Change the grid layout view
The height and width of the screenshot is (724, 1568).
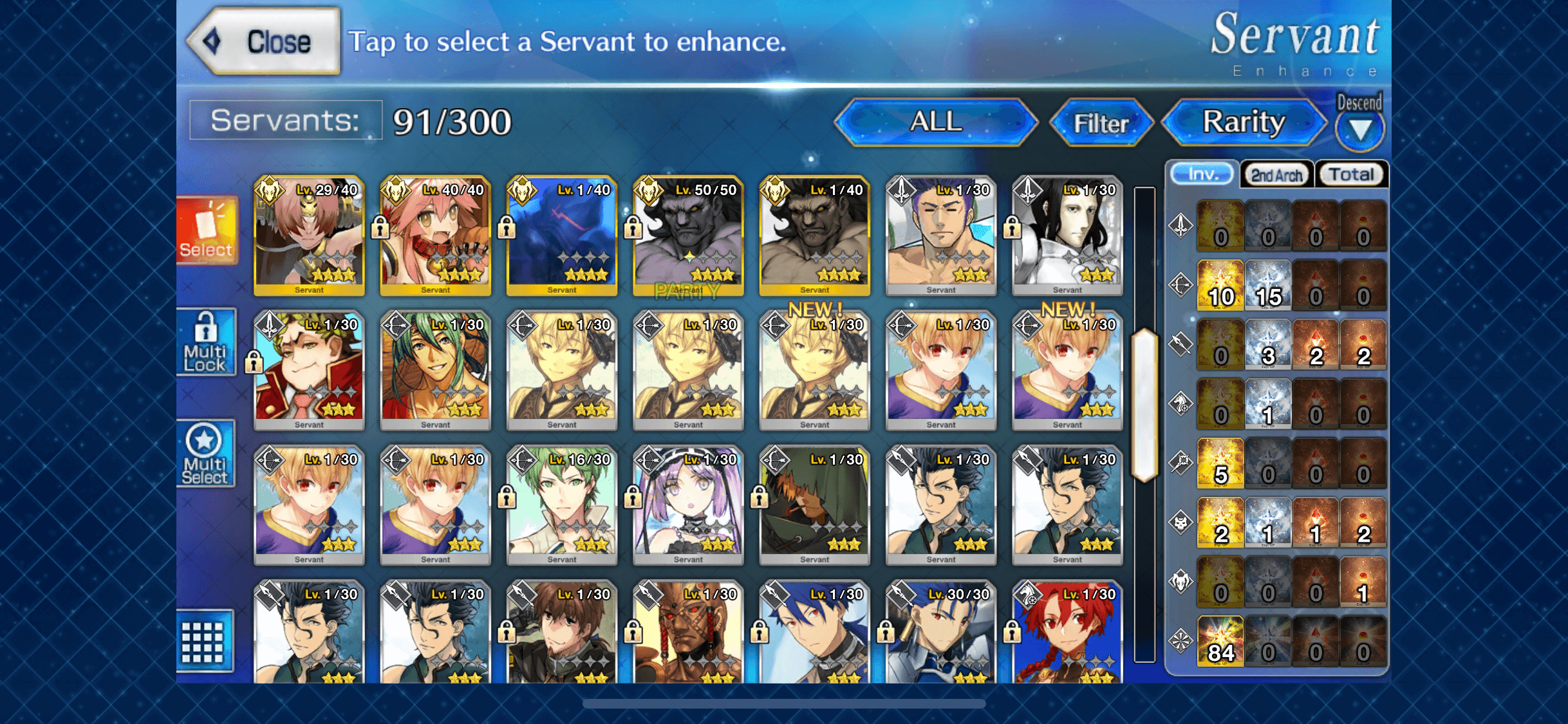coord(204,641)
